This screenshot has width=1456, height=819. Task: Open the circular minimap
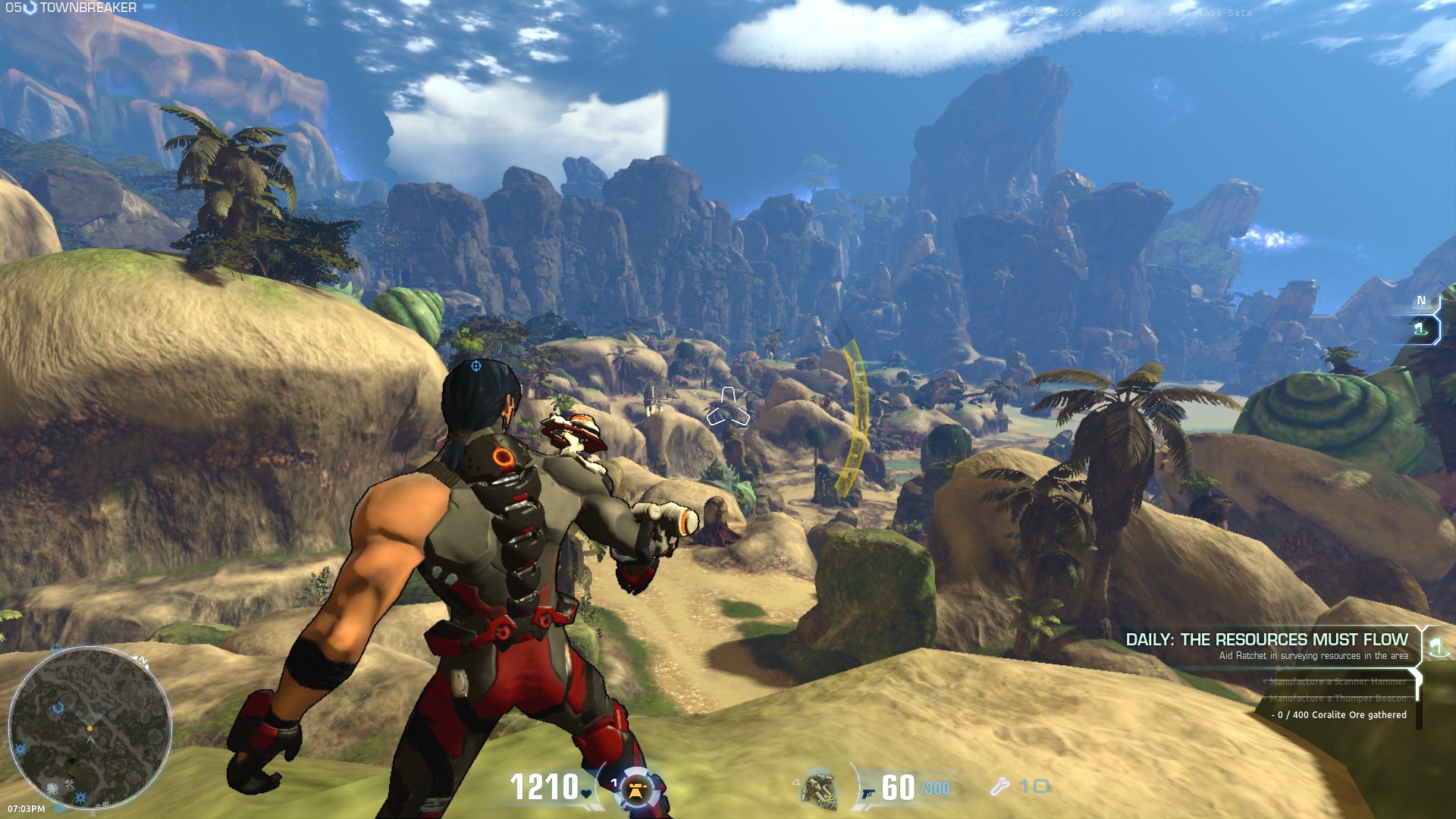[x=89, y=728]
